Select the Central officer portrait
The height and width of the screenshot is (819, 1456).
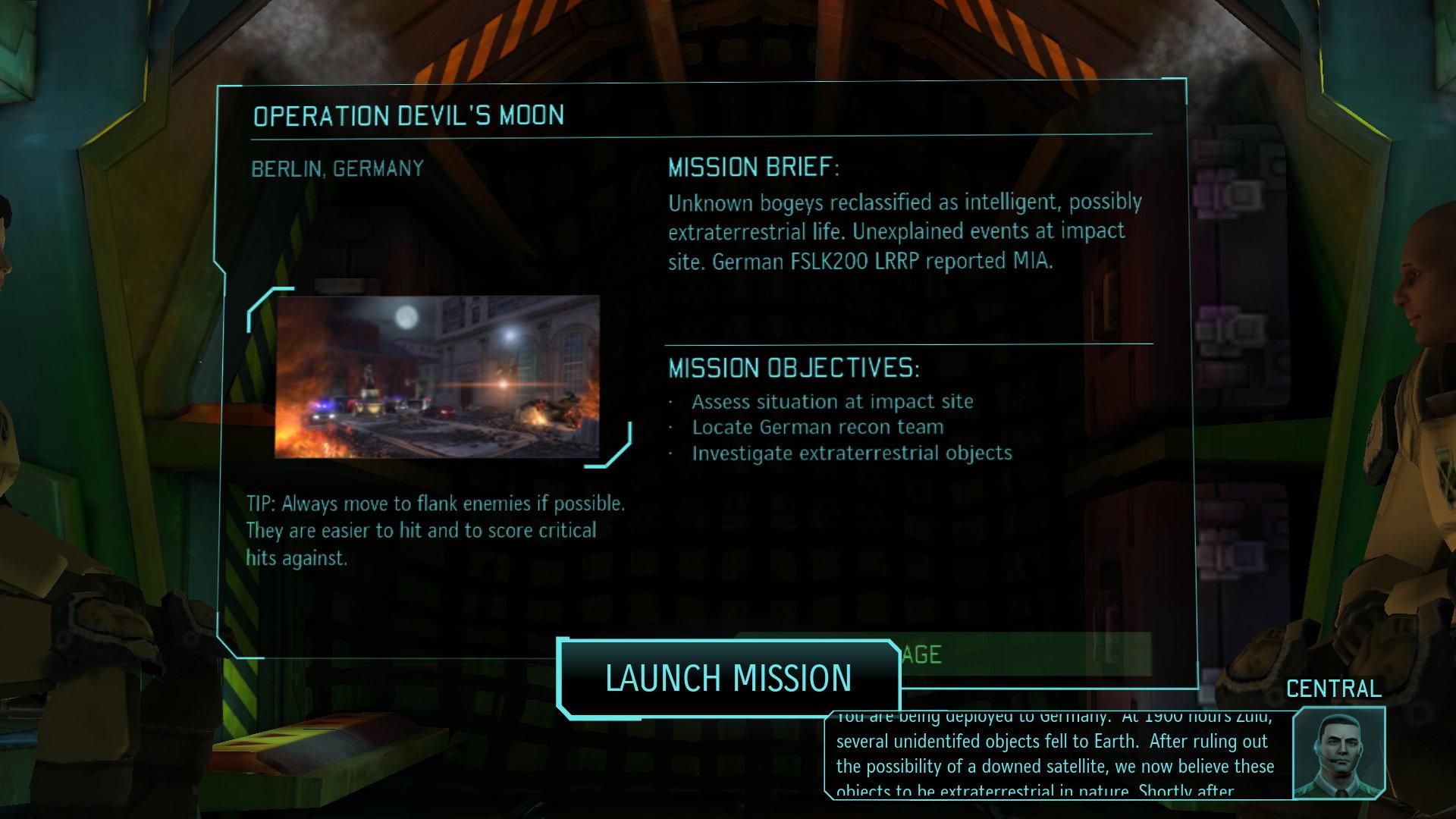tap(1338, 752)
